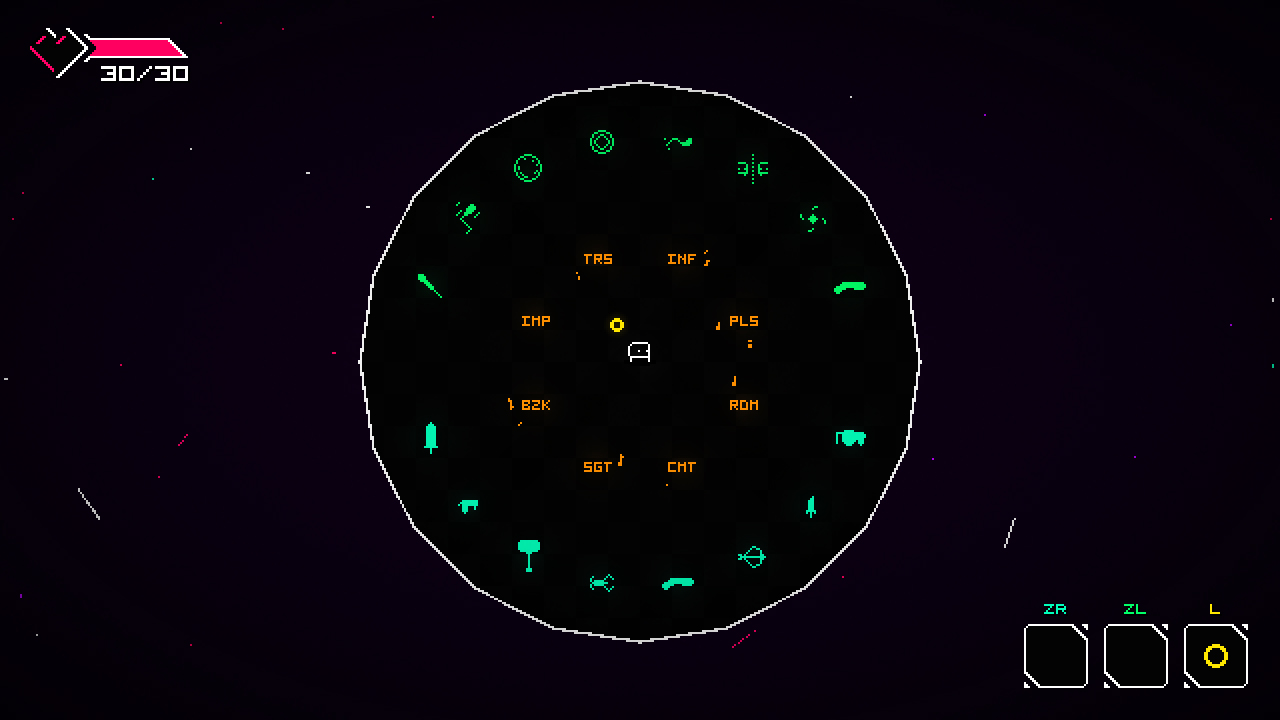
Task: Select the fish weapon icon at the bottom
Action: pyautogui.click(x=603, y=582)
